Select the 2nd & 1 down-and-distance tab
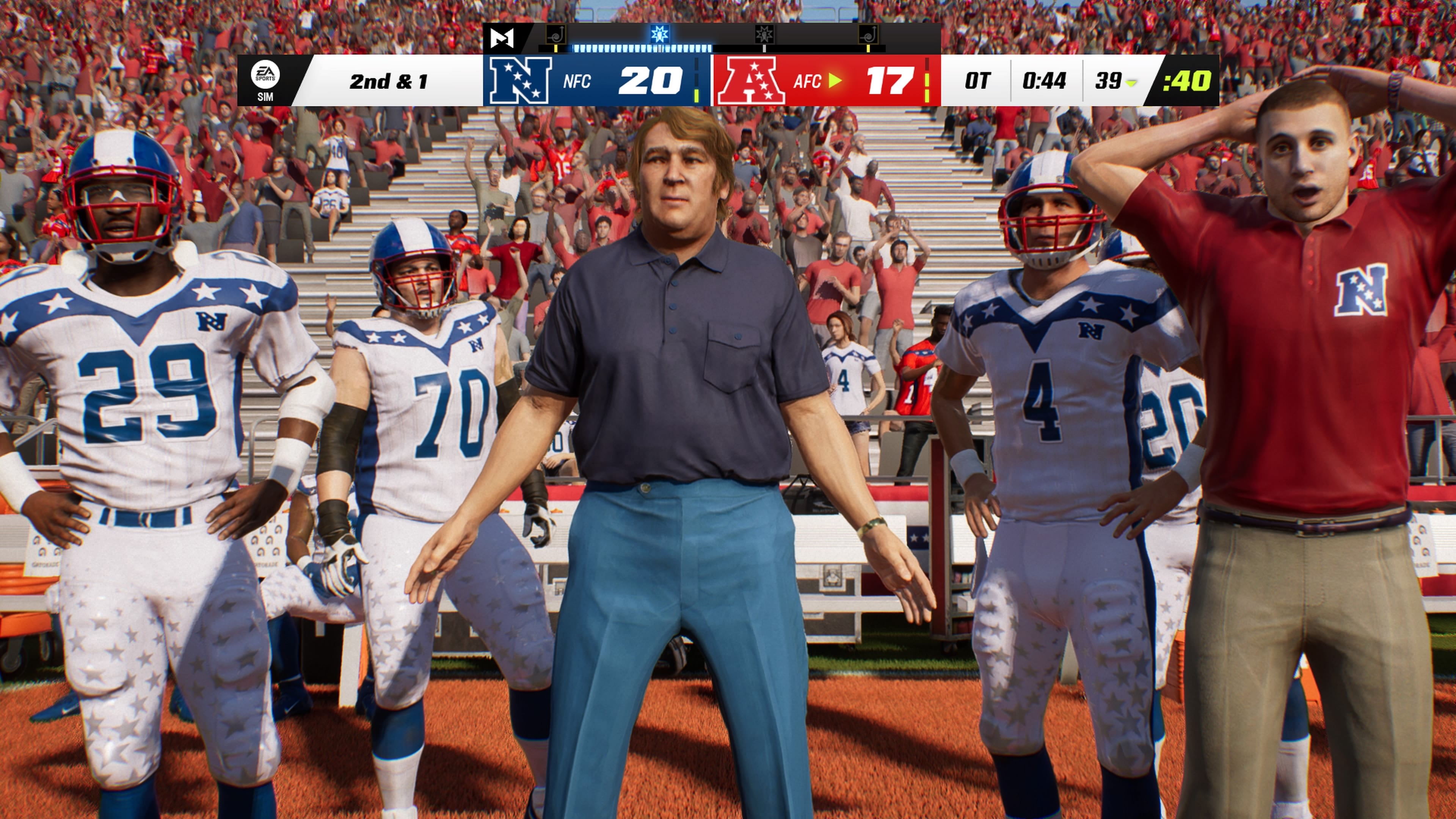The image size is (1456, 819). pyautogui.click(x=389, y=83)
